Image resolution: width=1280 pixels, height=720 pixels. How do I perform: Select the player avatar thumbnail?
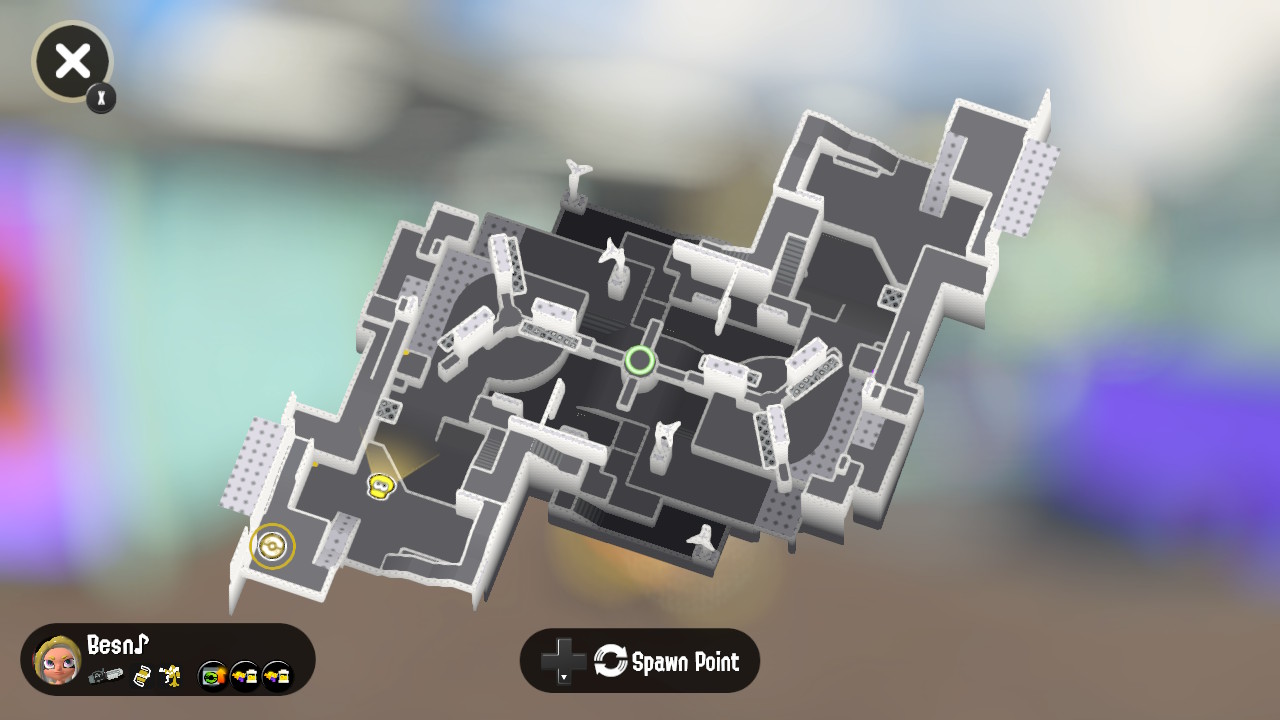pos(58,660)
